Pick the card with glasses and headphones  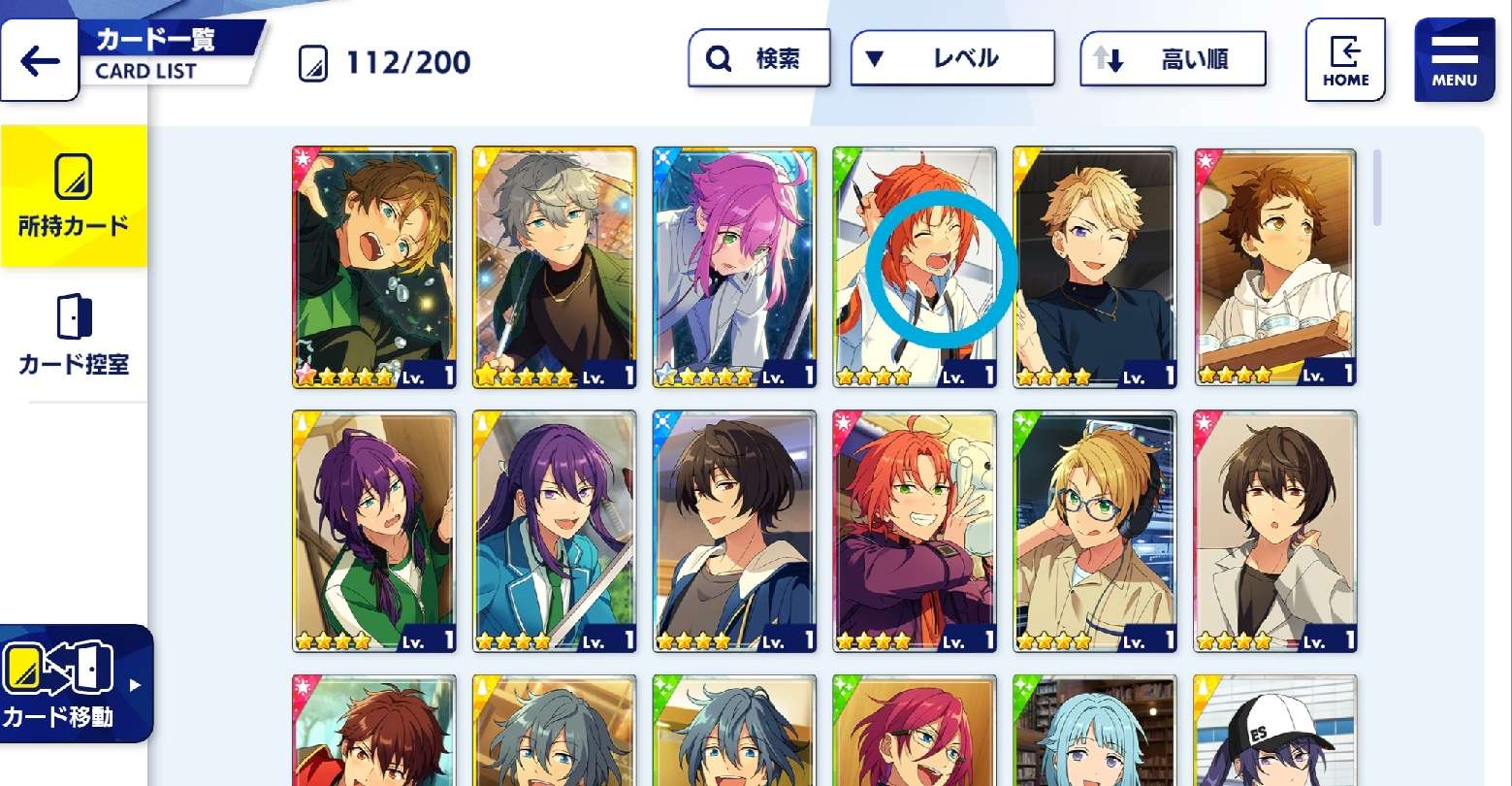pyautogui.click(x=1094, y=530)
